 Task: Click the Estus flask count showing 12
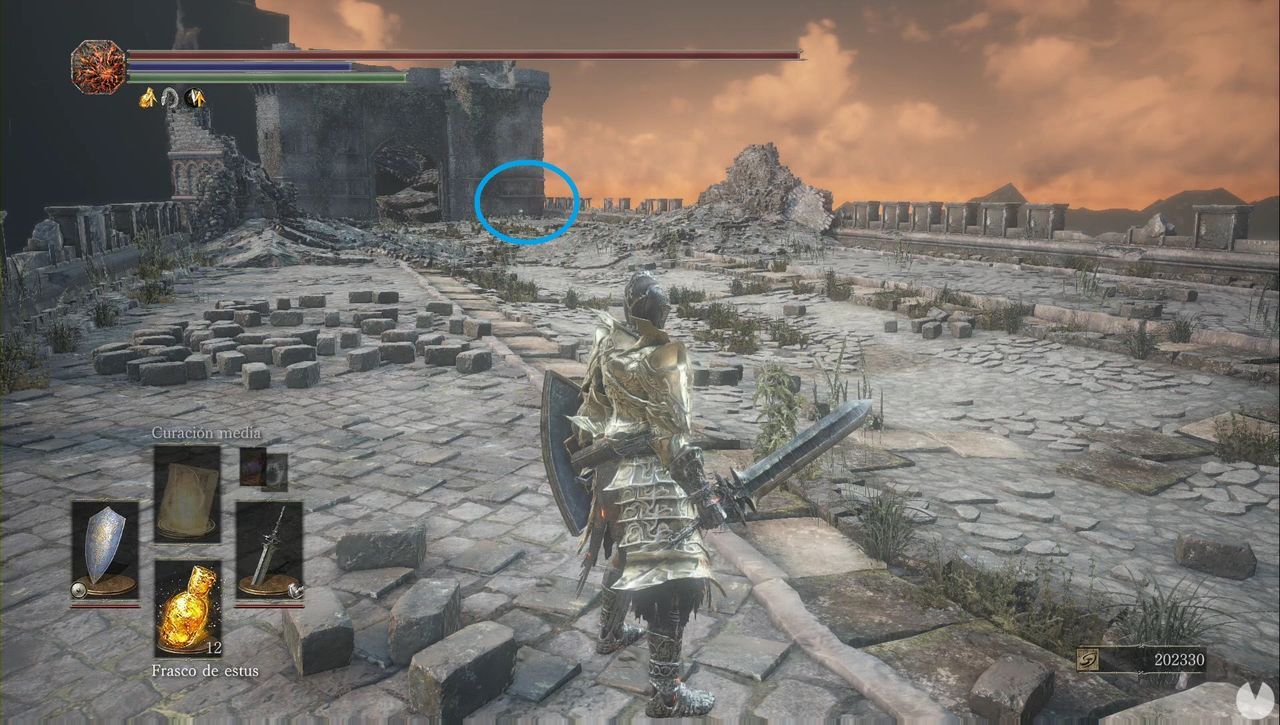[214, 648]
